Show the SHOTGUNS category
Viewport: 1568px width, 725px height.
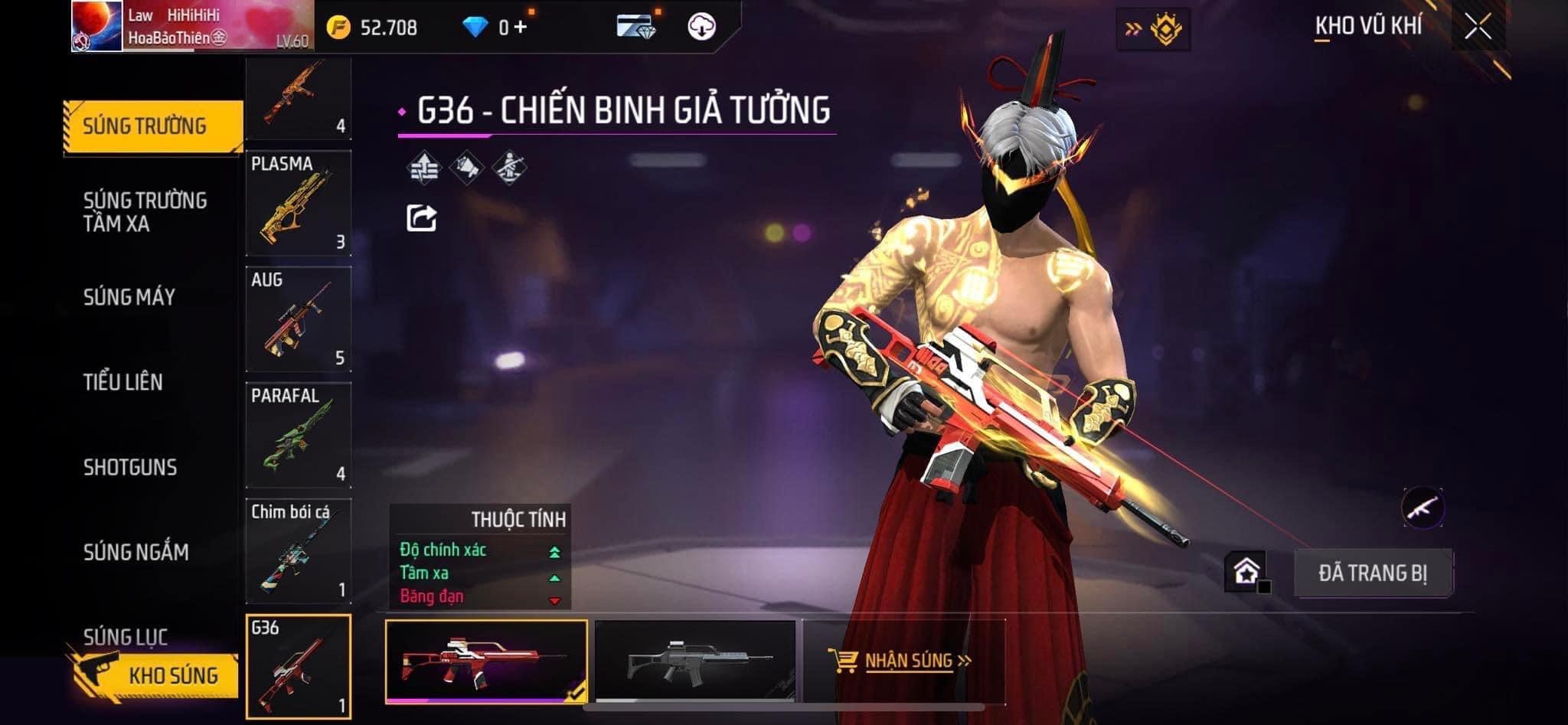click(x=130, y=467)
